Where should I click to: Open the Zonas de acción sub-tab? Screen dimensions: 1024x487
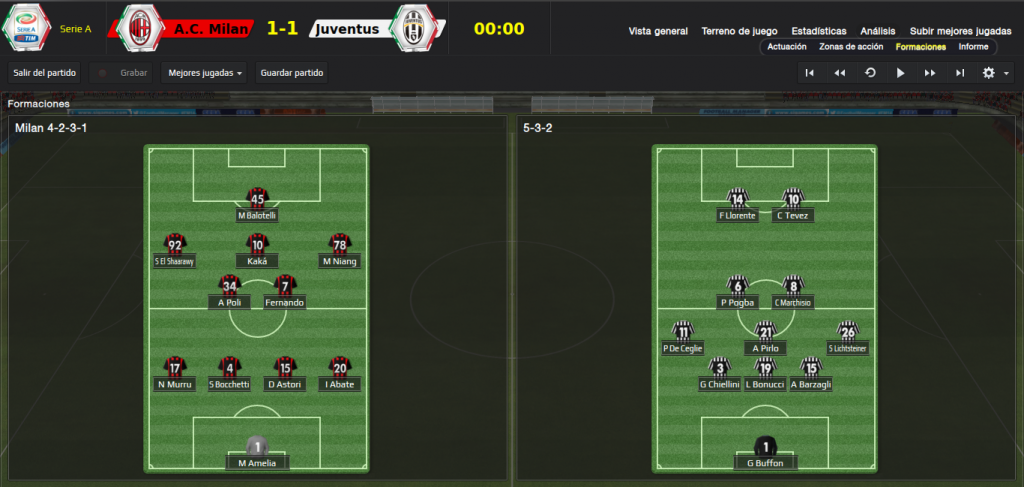(x=851, y=47)
